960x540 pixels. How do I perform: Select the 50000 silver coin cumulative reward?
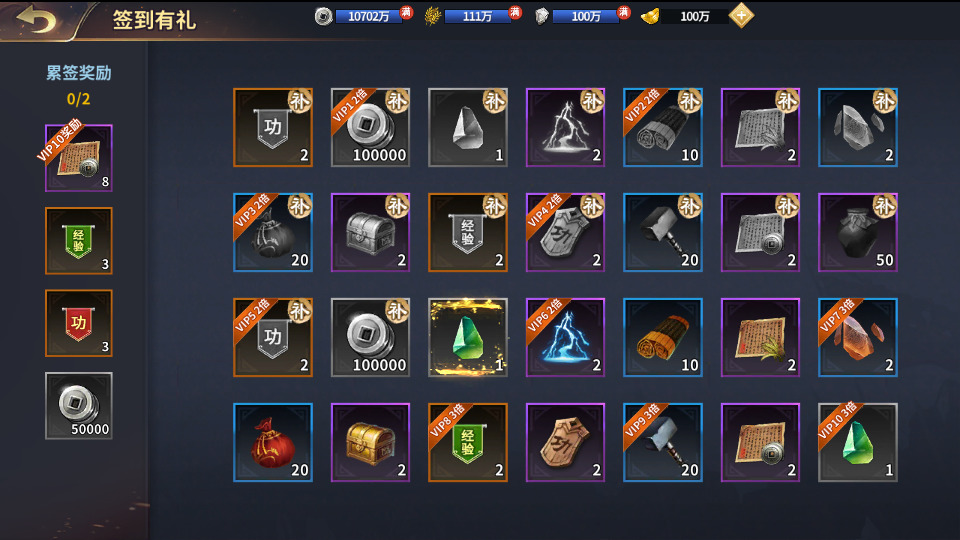click(x=79, y=406)
